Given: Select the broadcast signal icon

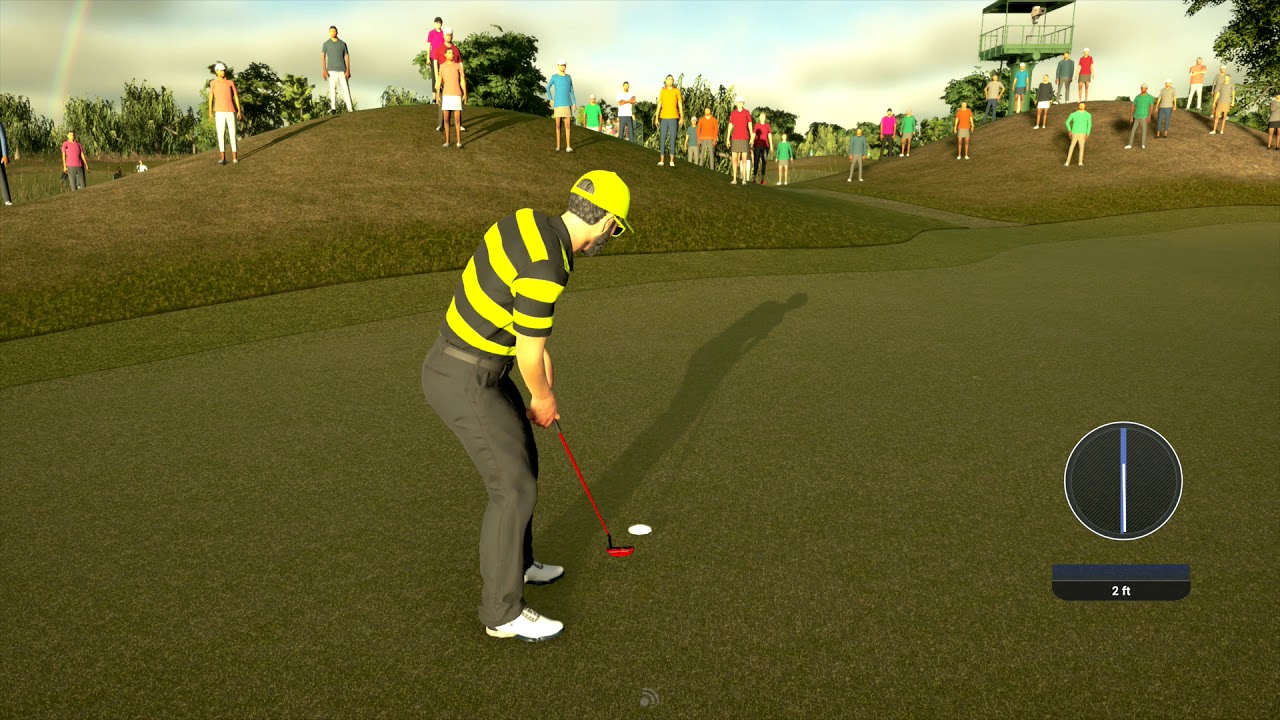Looking at the screenshot, I should (x=649, y=697).
